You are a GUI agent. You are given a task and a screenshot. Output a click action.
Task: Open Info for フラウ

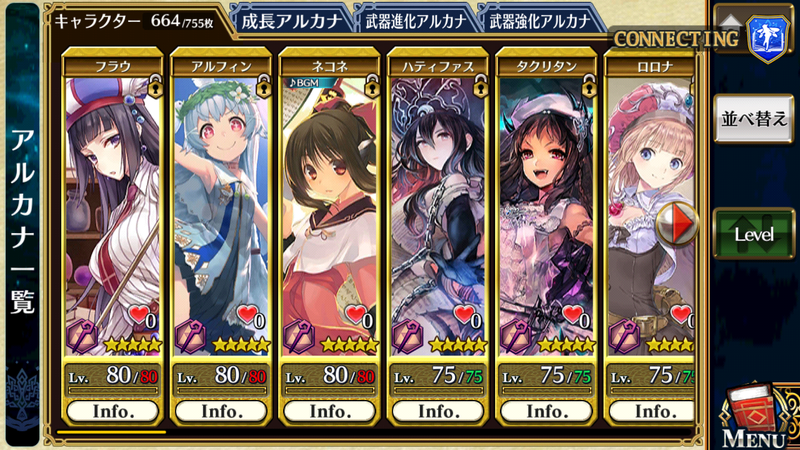pyautogui.click(x=112, y=410)
